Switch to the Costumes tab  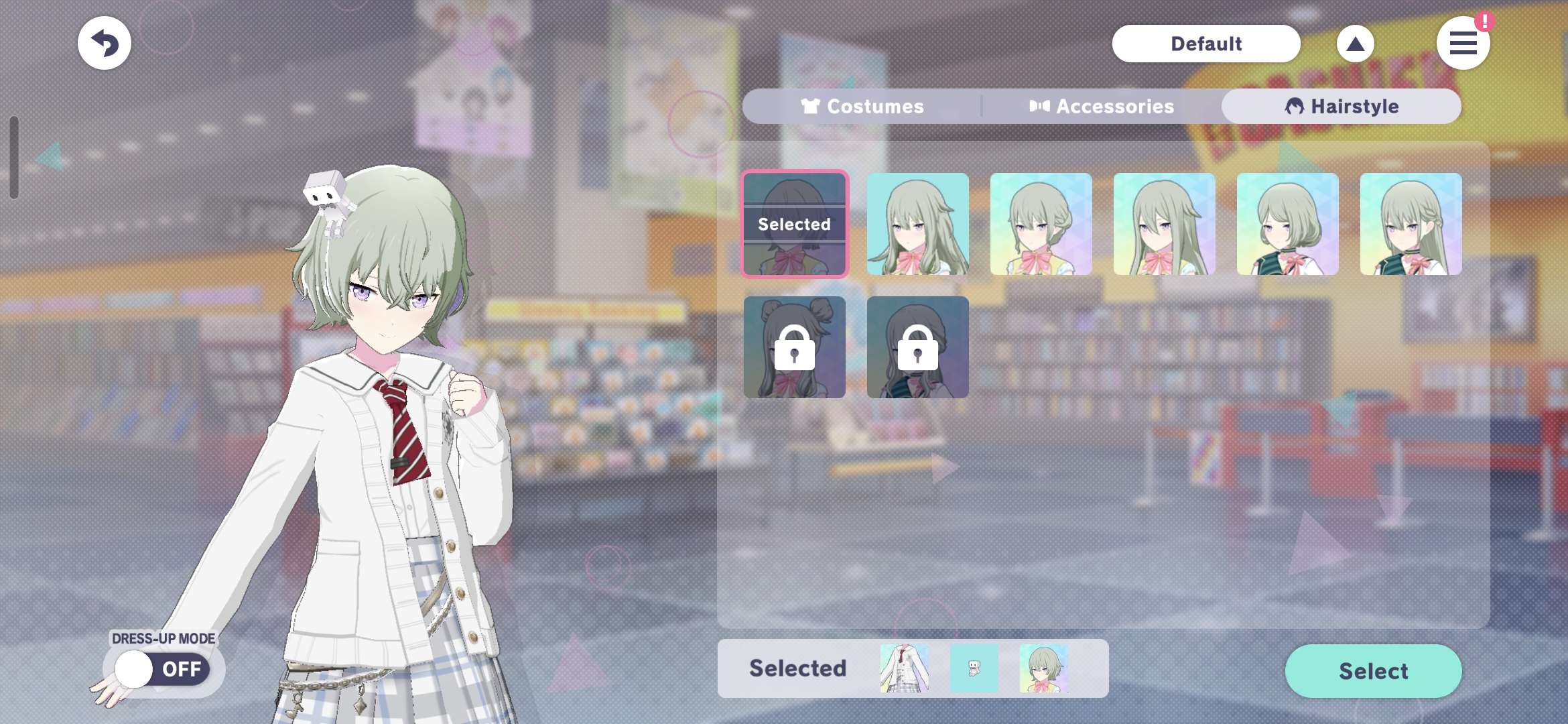pos(862,107)
